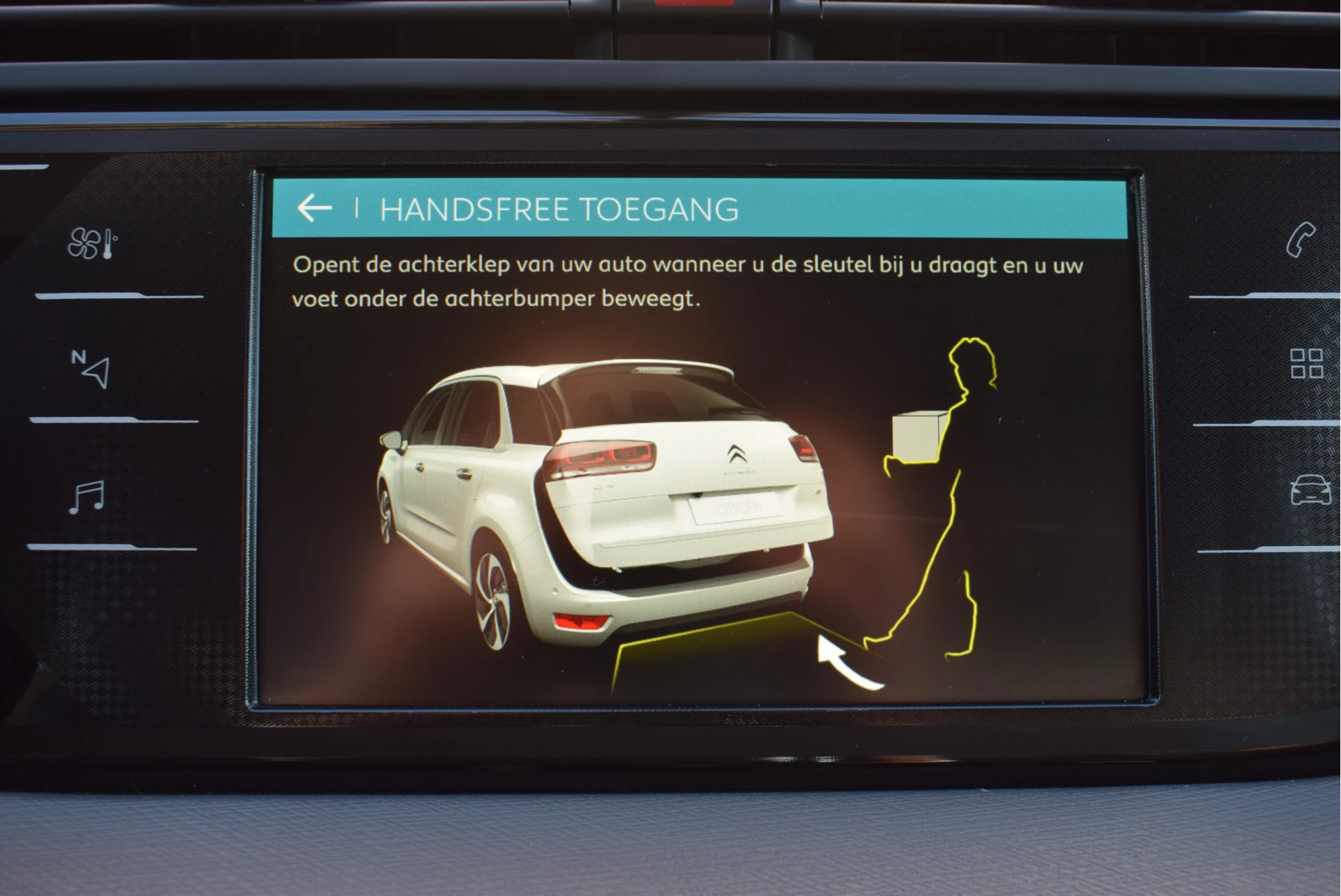Go back using the left arrow

[x=315, y=208]
